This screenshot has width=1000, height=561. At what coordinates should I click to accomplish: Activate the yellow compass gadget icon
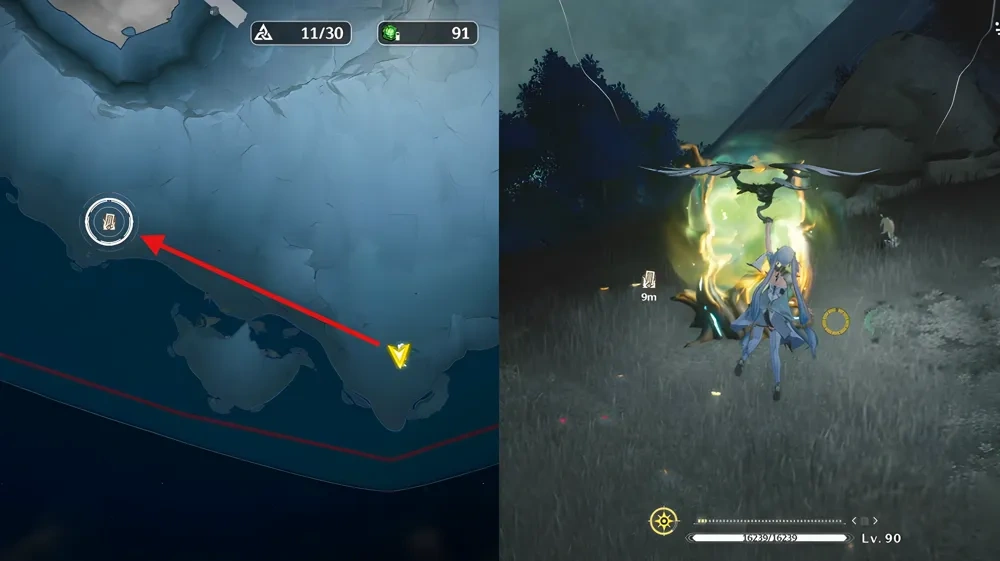663,521
